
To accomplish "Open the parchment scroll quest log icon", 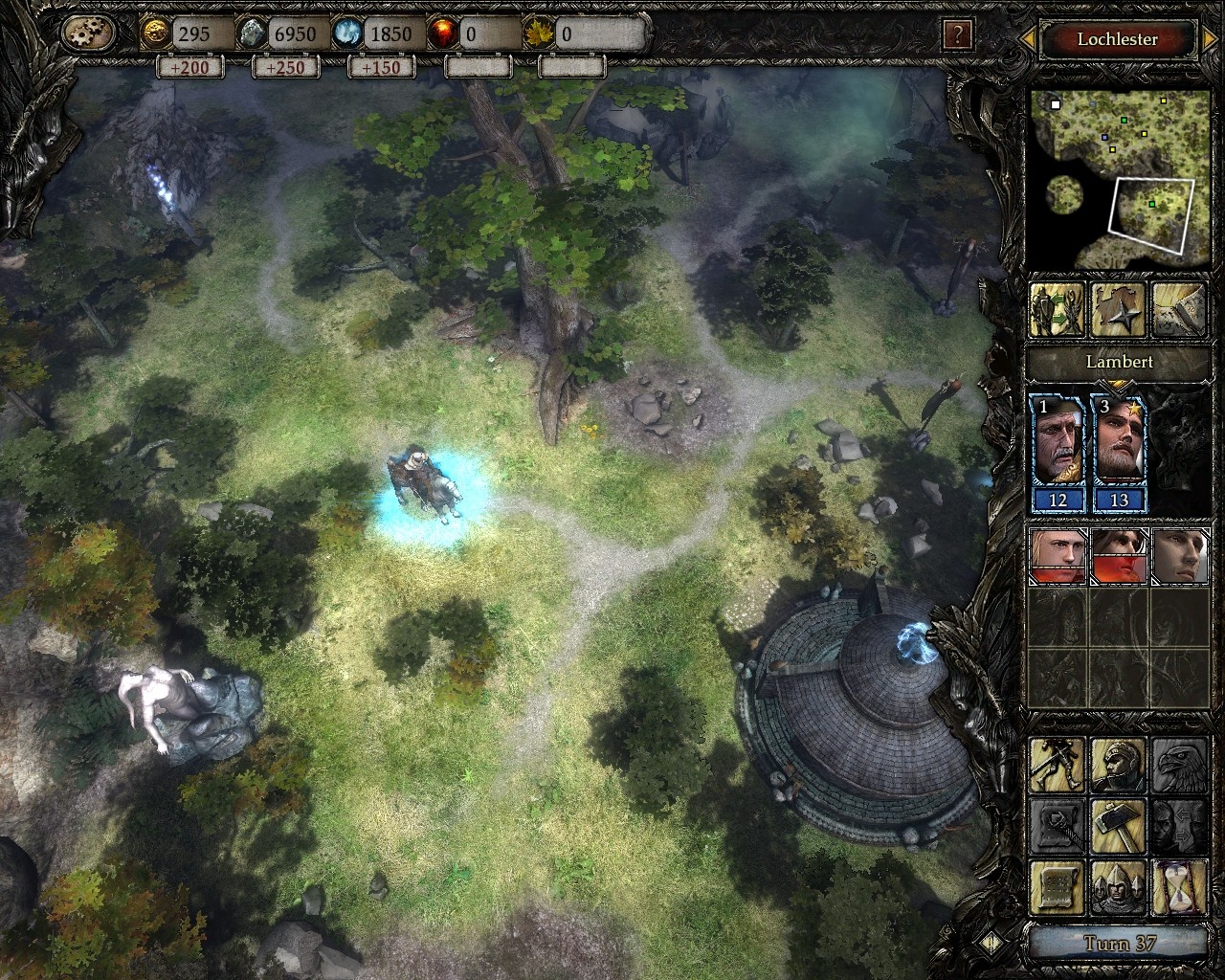I will click(1057, 888).
